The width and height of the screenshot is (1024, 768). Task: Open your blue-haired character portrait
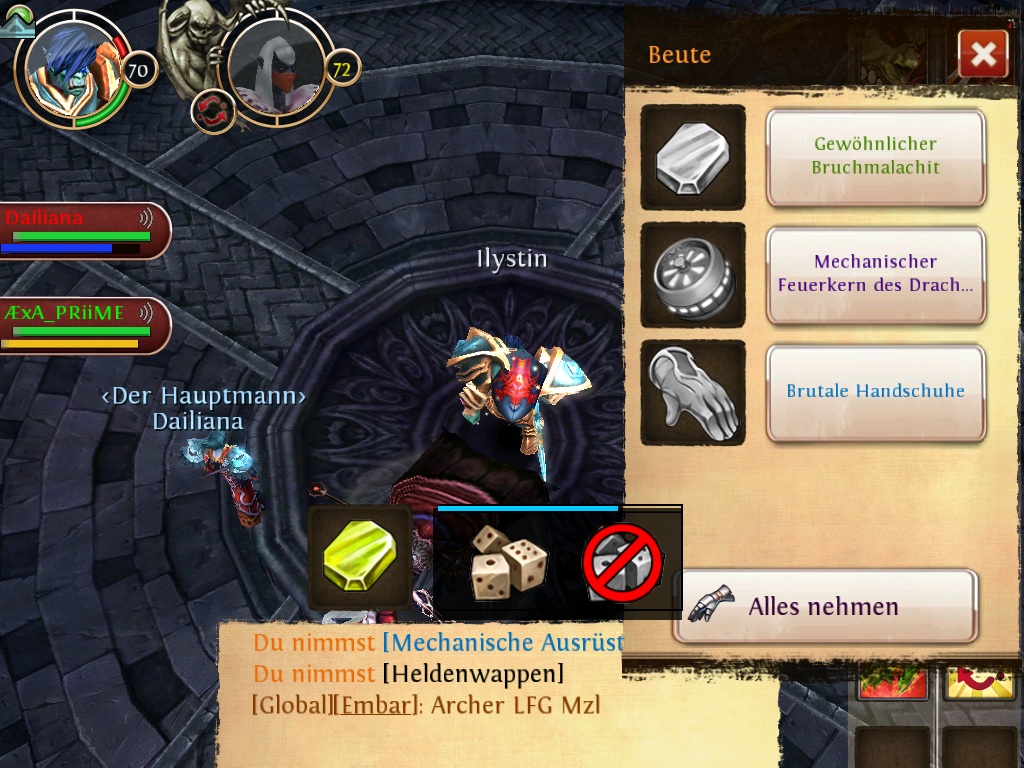tap(68, 68)
